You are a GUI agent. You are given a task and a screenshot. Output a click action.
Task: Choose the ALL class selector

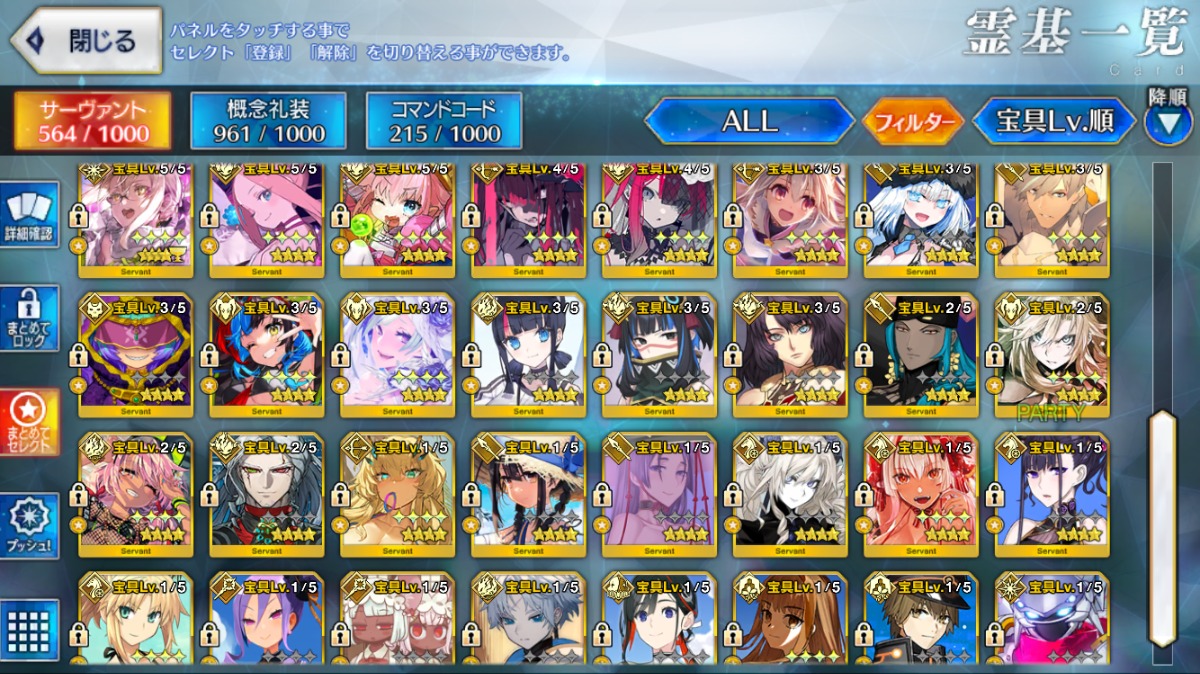pos(749,122)
